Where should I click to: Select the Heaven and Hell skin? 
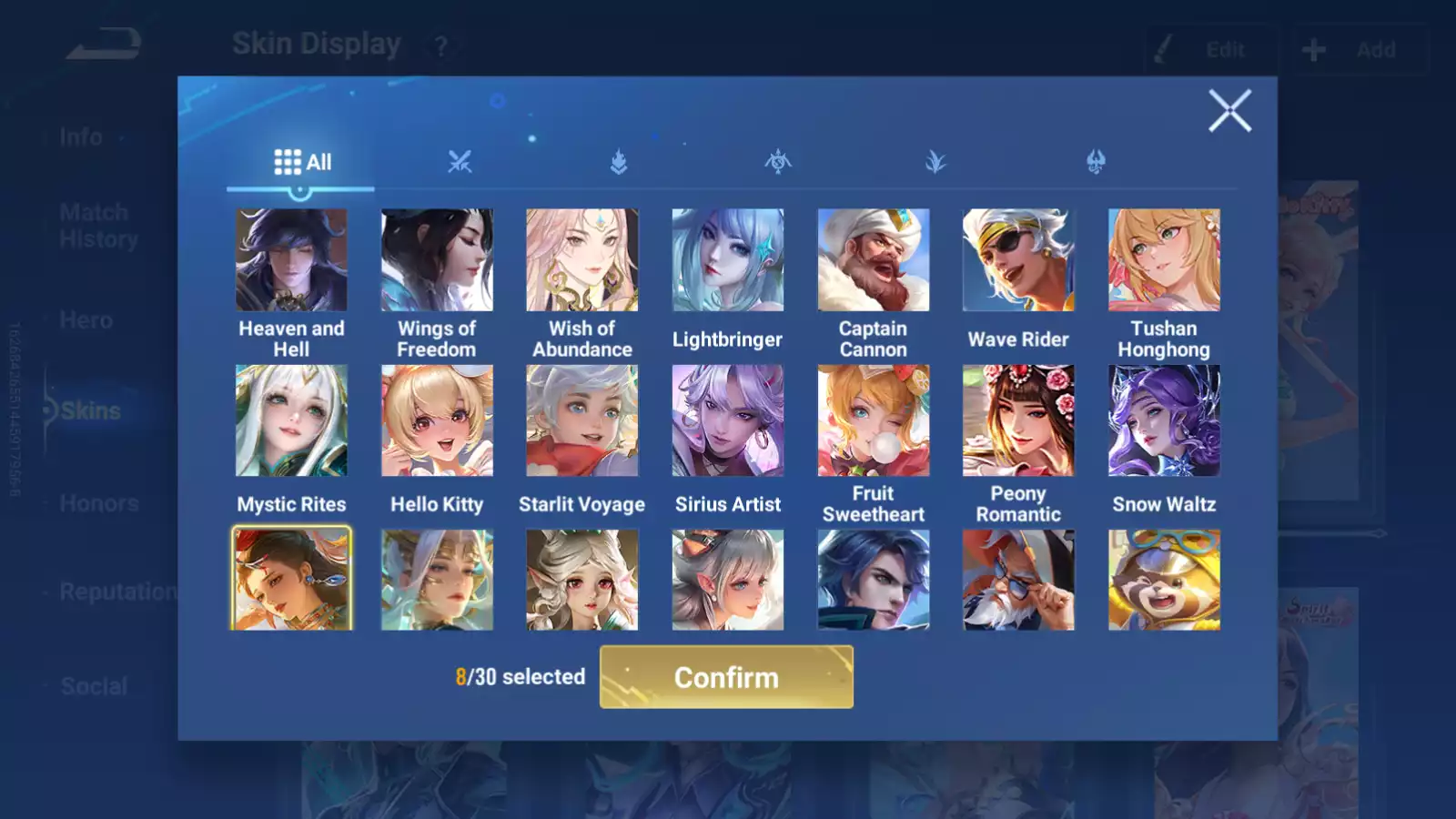click(x=291, y=260)
